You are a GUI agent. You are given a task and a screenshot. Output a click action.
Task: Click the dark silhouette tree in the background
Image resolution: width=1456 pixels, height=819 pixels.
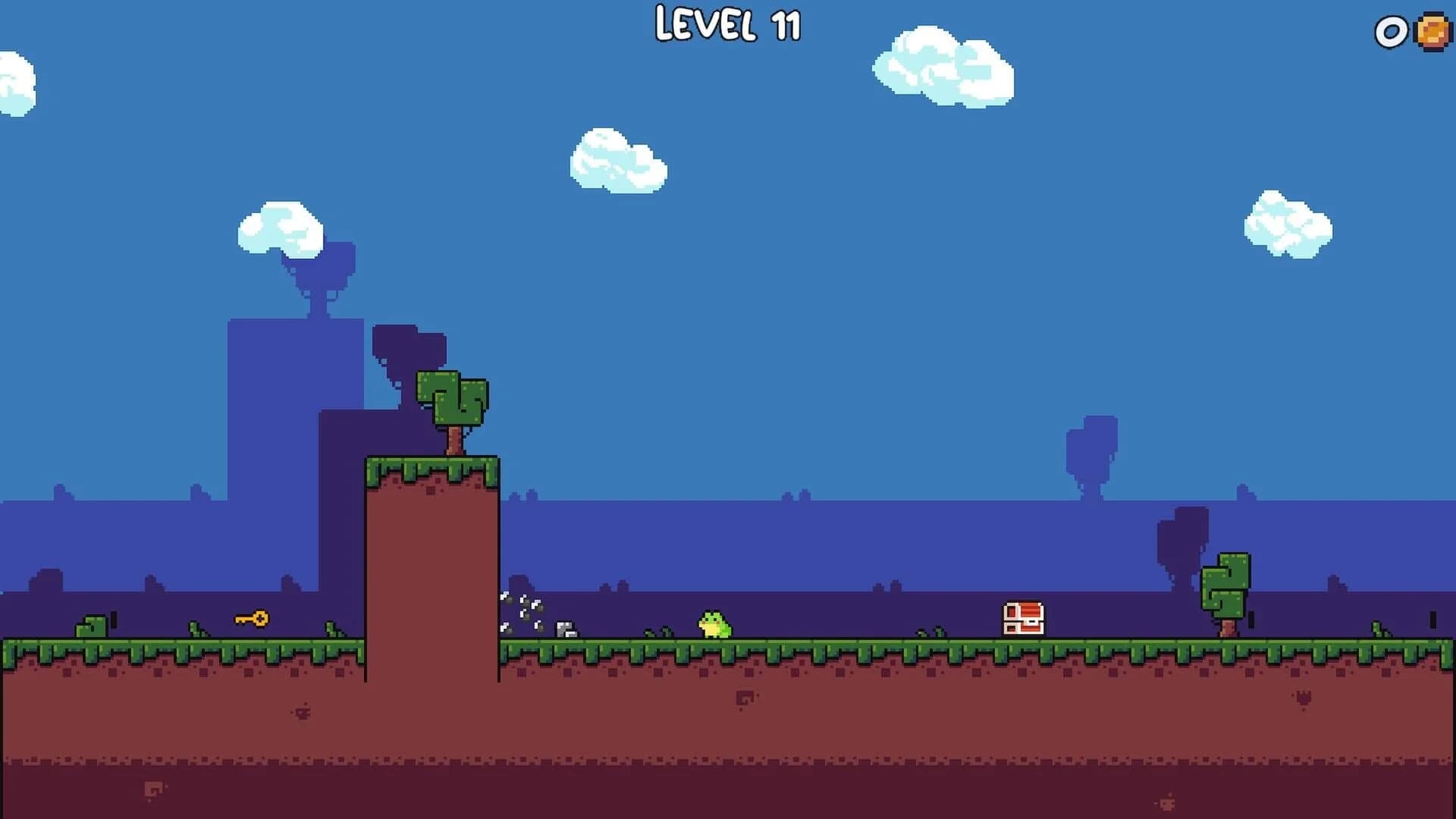click(1090, 455)
